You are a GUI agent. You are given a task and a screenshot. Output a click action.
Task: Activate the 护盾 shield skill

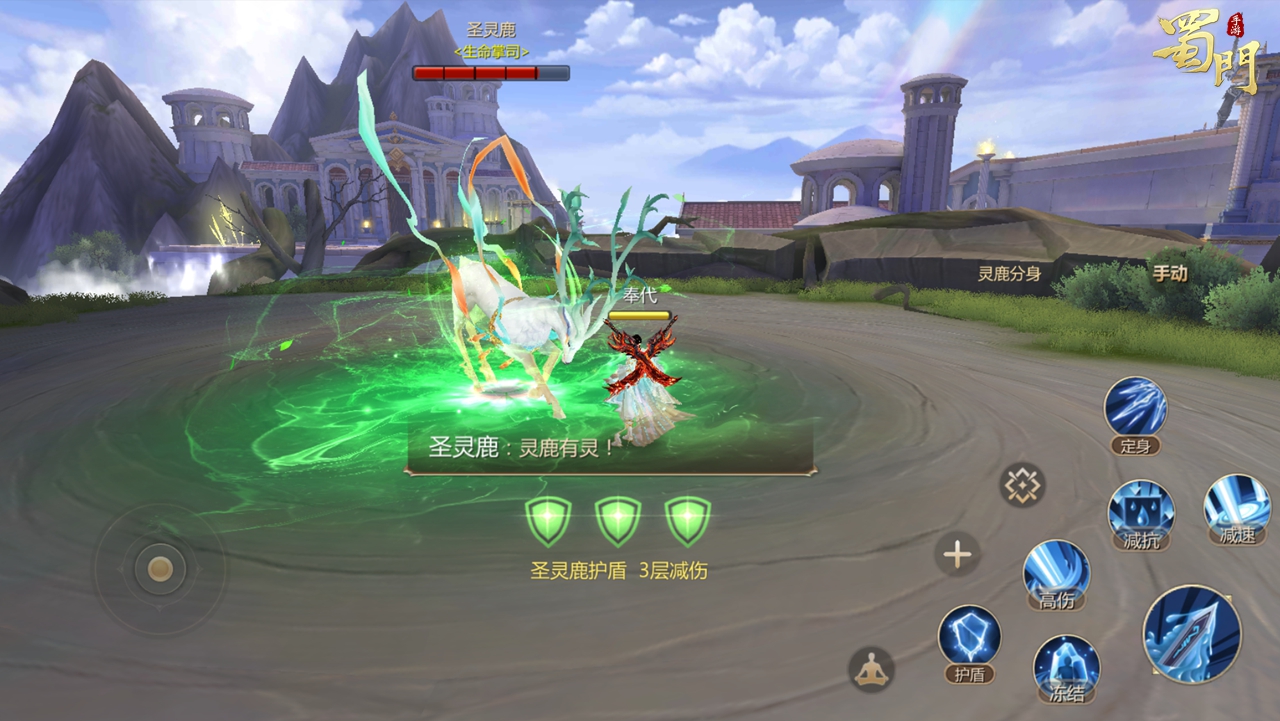(x=969, y=637)
